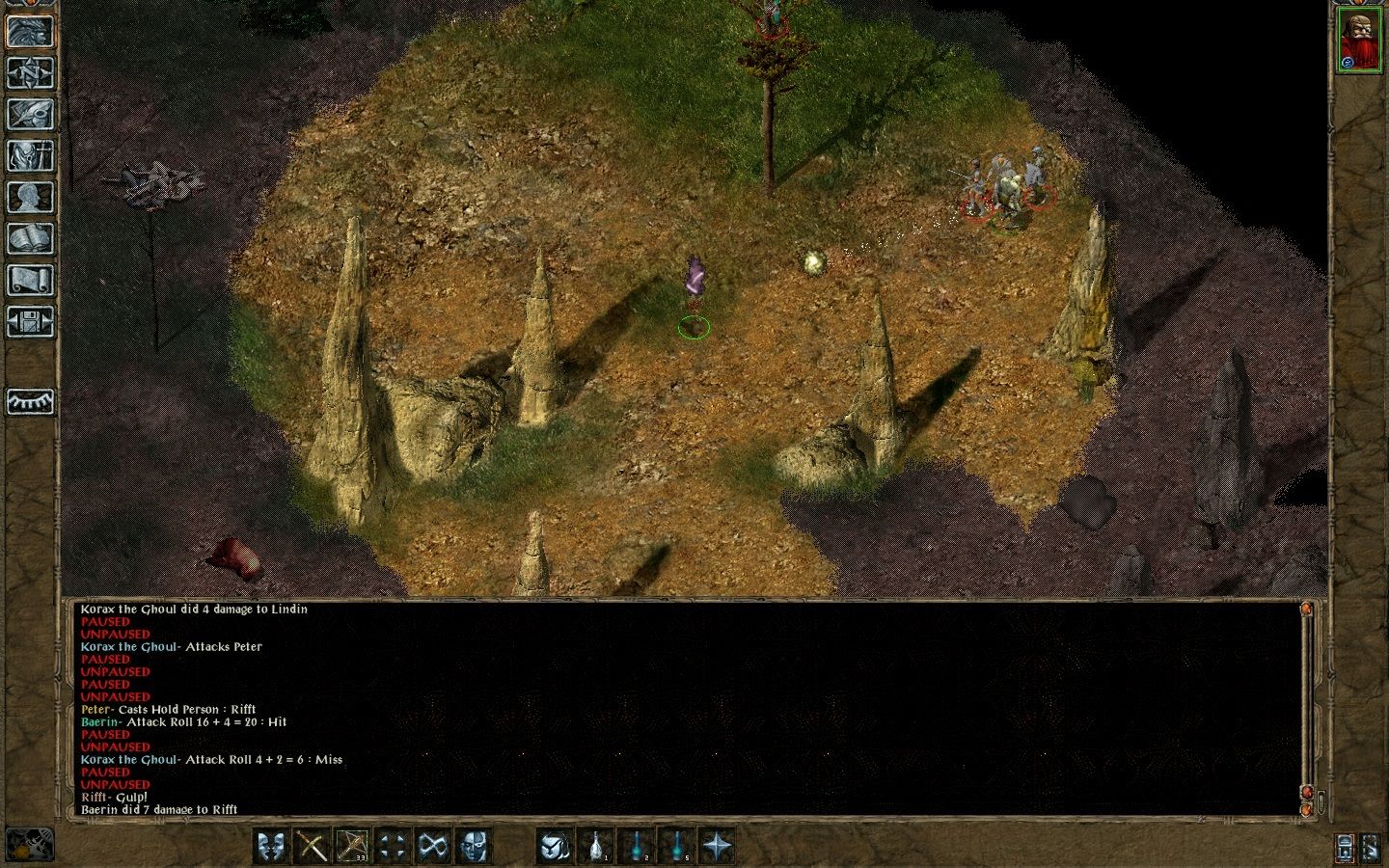Equip the sword weapon slot
The height and width of the screenshot is (868, 1389).
(313, 846)
